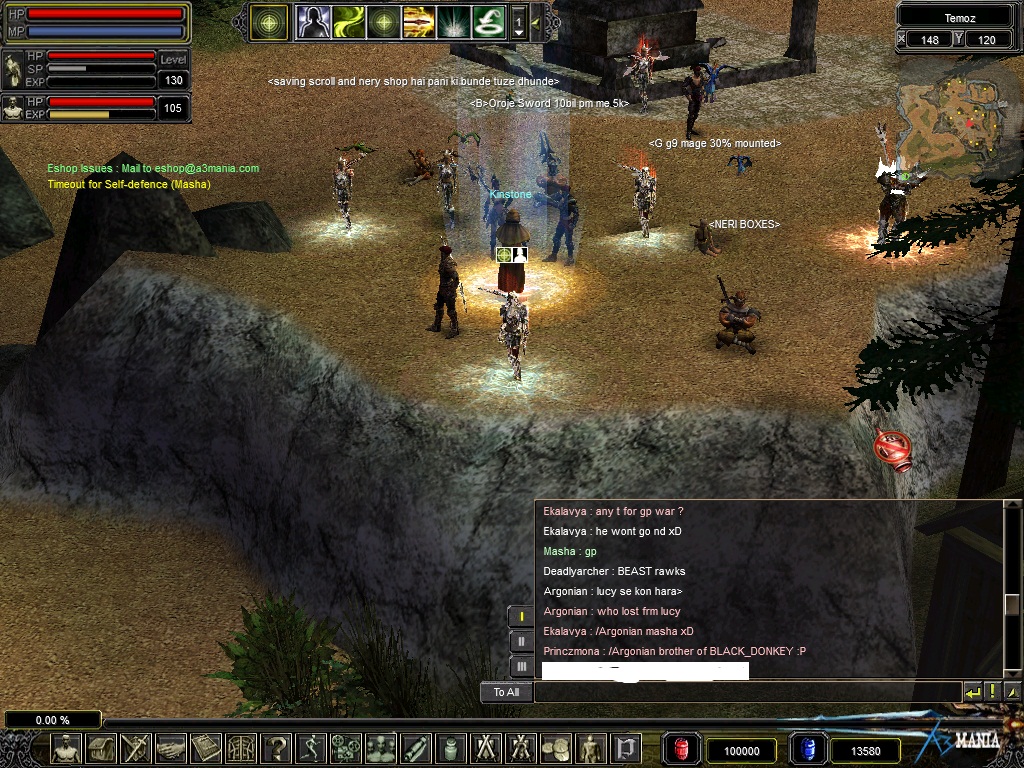Click the yellow exclamation chat button

[x=992, y=692]
